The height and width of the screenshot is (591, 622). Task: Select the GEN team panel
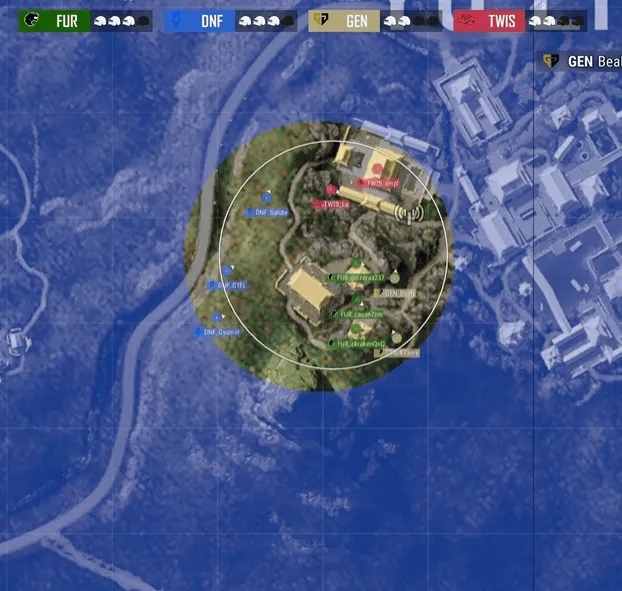[375, 21]
